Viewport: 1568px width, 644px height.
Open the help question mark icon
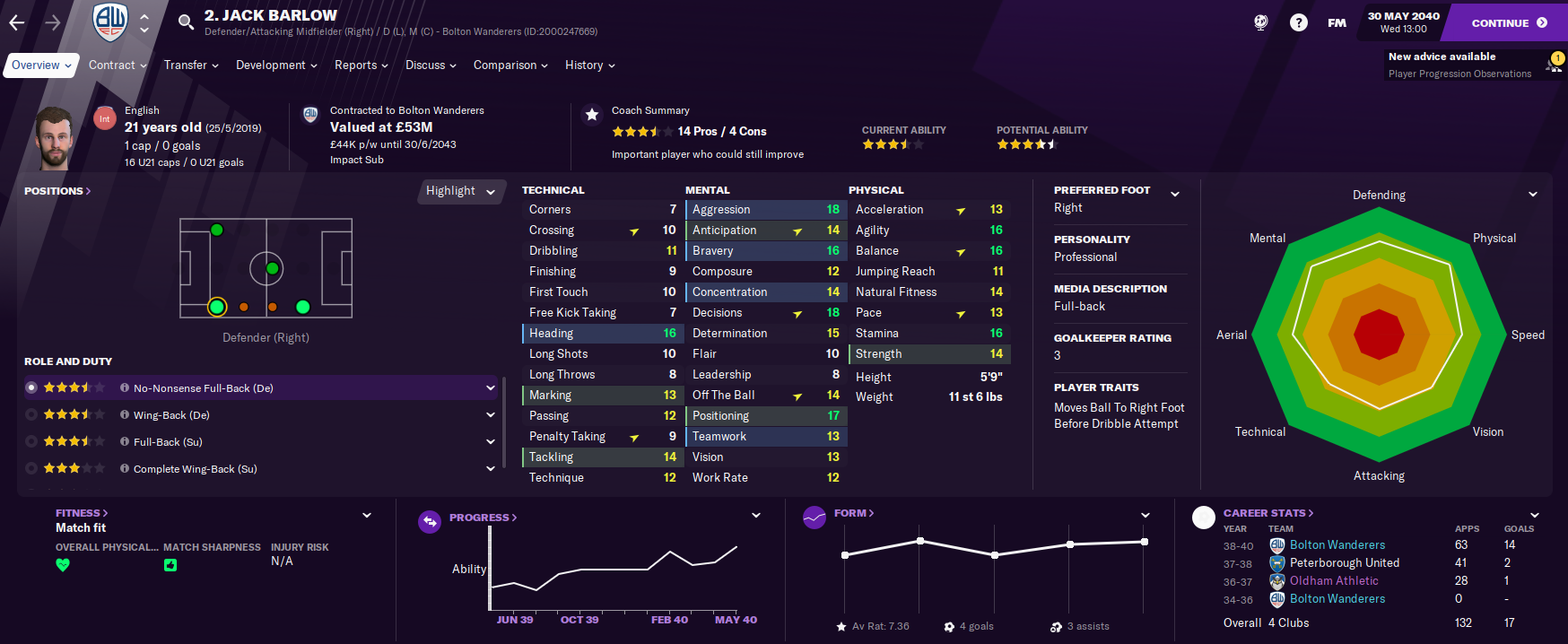[1298, 22]
